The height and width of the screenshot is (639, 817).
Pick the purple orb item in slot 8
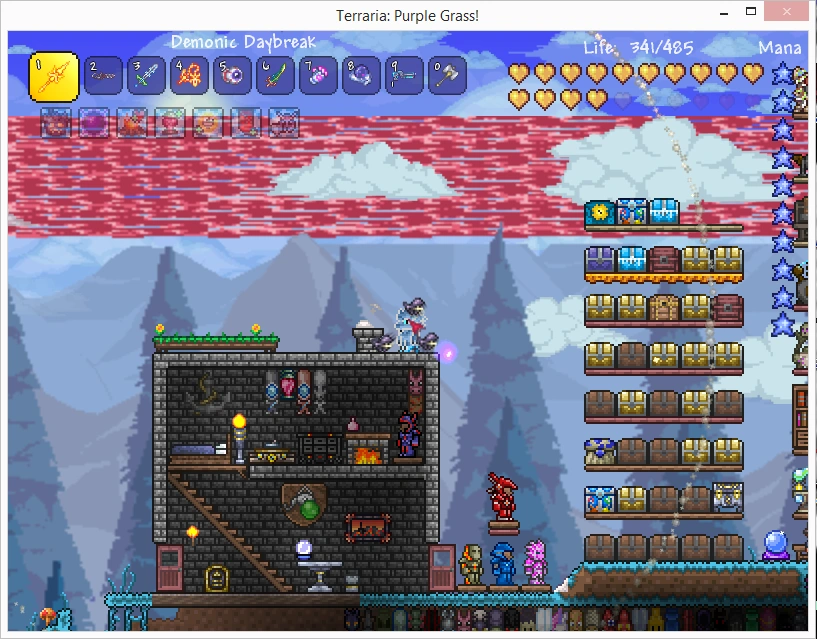pyautogui.click(x=361, y=75)
